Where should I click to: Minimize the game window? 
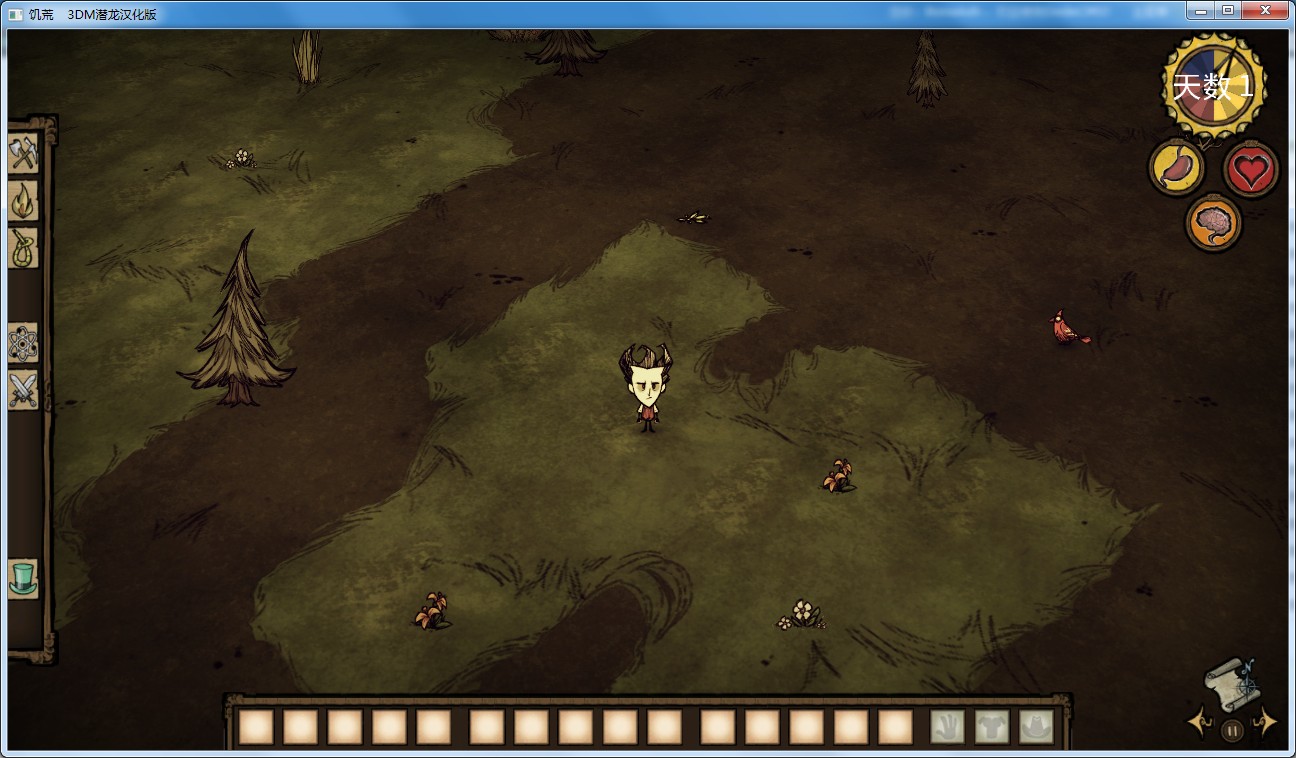[x=1201, y=11]
